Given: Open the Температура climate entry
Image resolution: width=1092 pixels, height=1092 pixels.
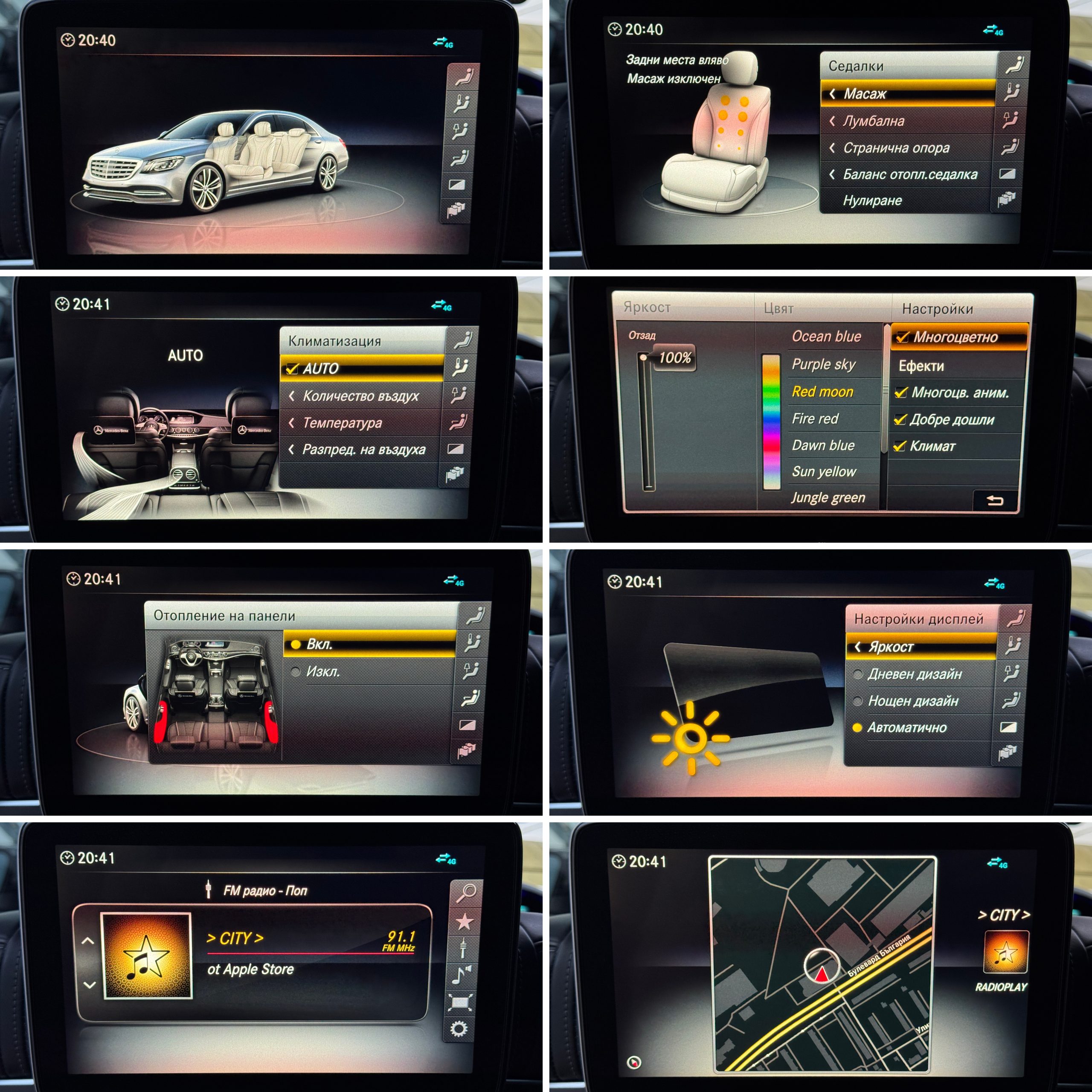Looking at the screenshot, I should [362, 423].
